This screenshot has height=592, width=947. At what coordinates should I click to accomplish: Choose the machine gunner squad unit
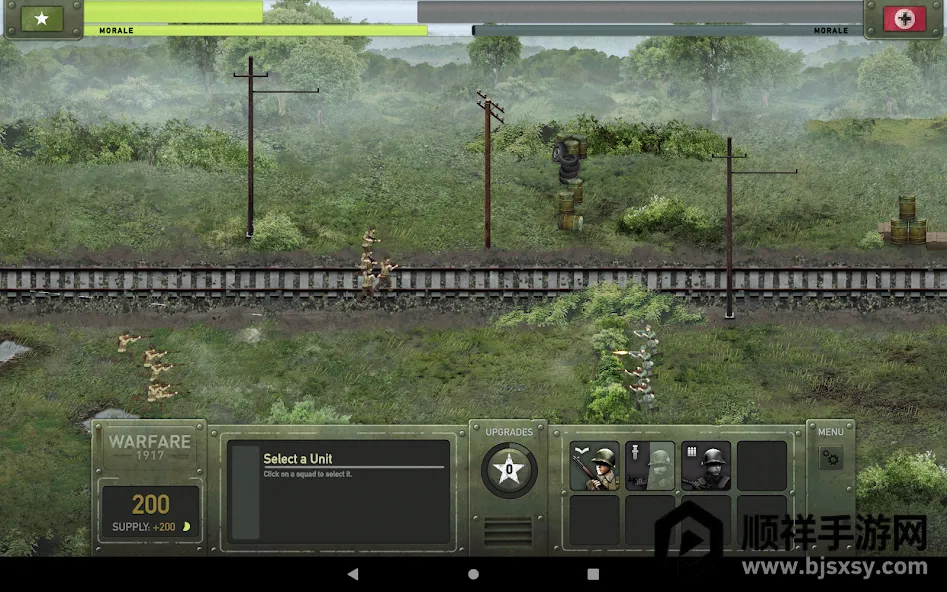click(706, 466)
